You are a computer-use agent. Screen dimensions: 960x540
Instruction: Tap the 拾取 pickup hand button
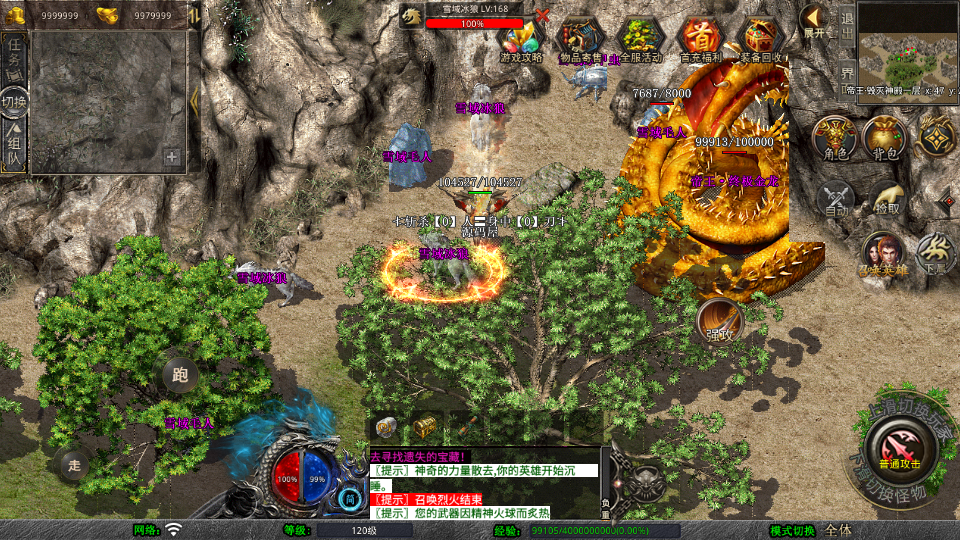point(886,198)
